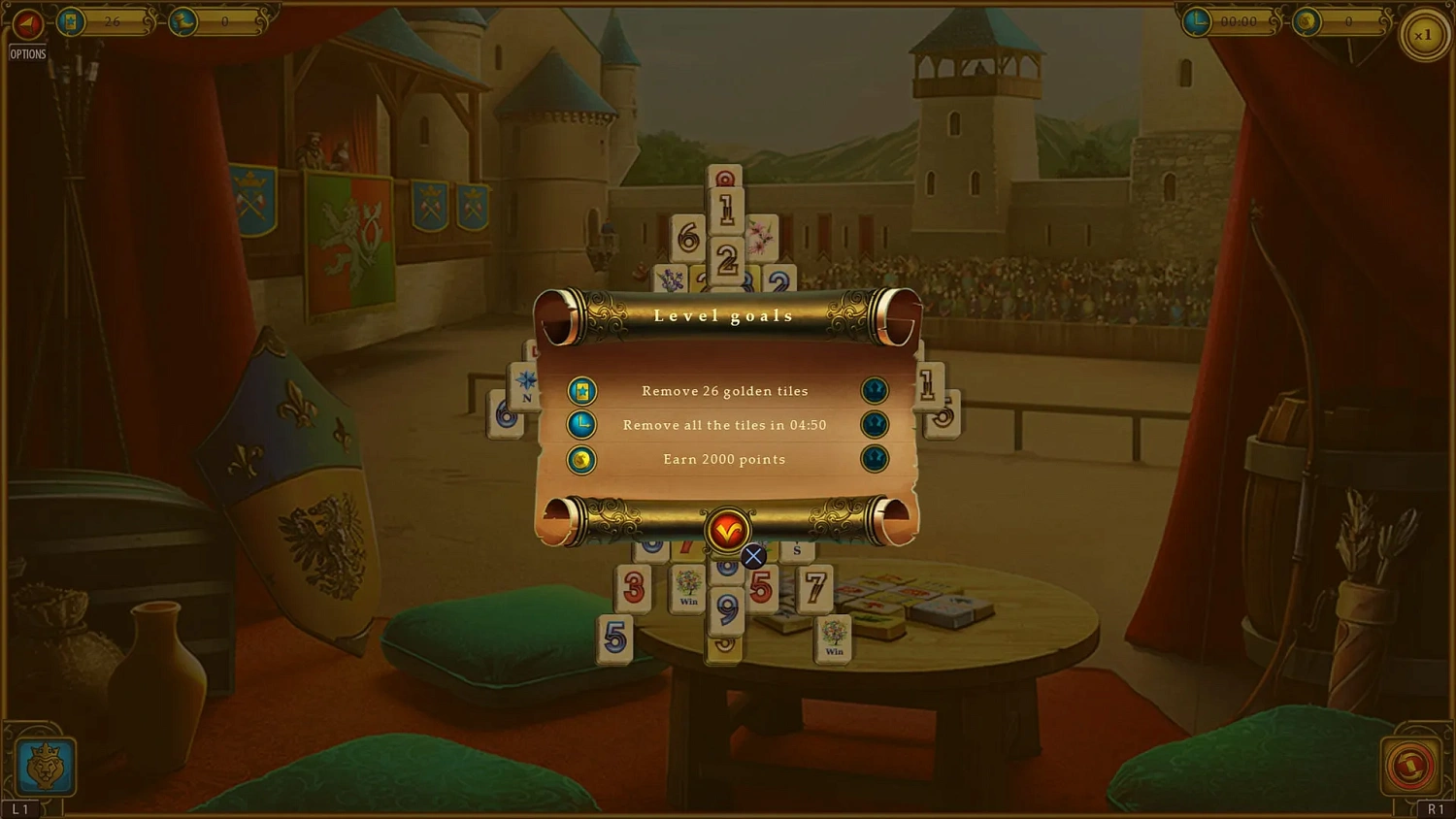Click the lion crest emblem bottom-left
The width and height of the screenshot is (1456, 819).
[x=44, y=766]
